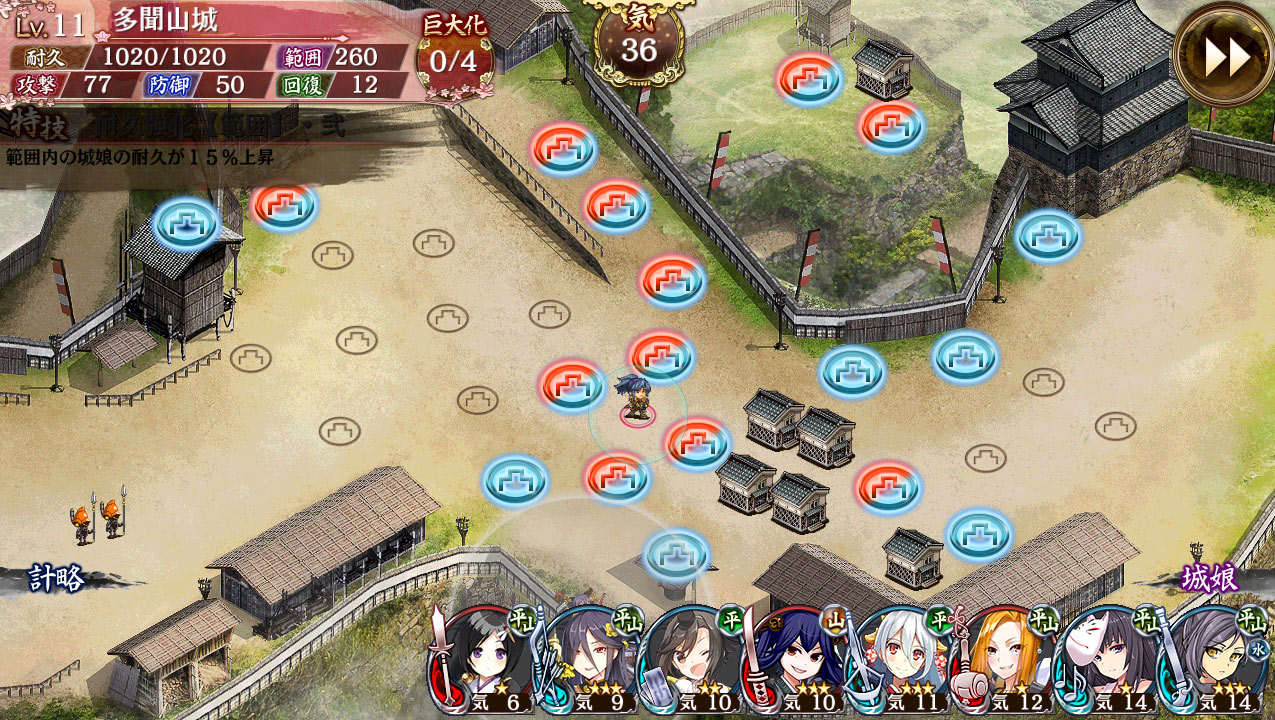1275x720 pixels.
Task: Switch to the 城娘 castle girl tab
Action: (1210, 578)
